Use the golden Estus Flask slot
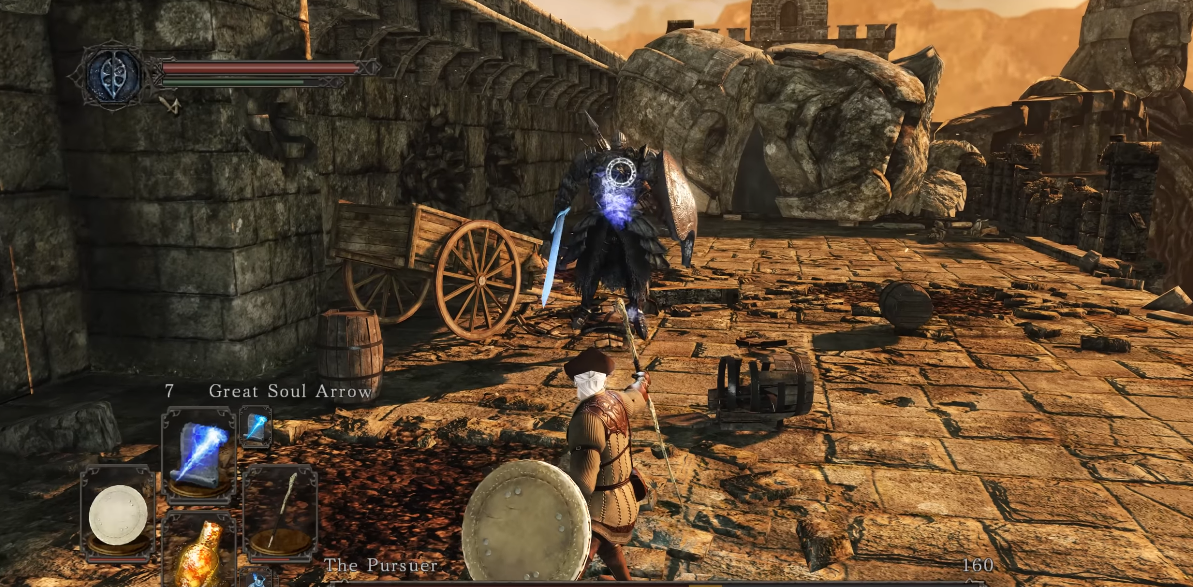Image resolution: width=1193 pixels, height=587 pixels. pos(197,556)
